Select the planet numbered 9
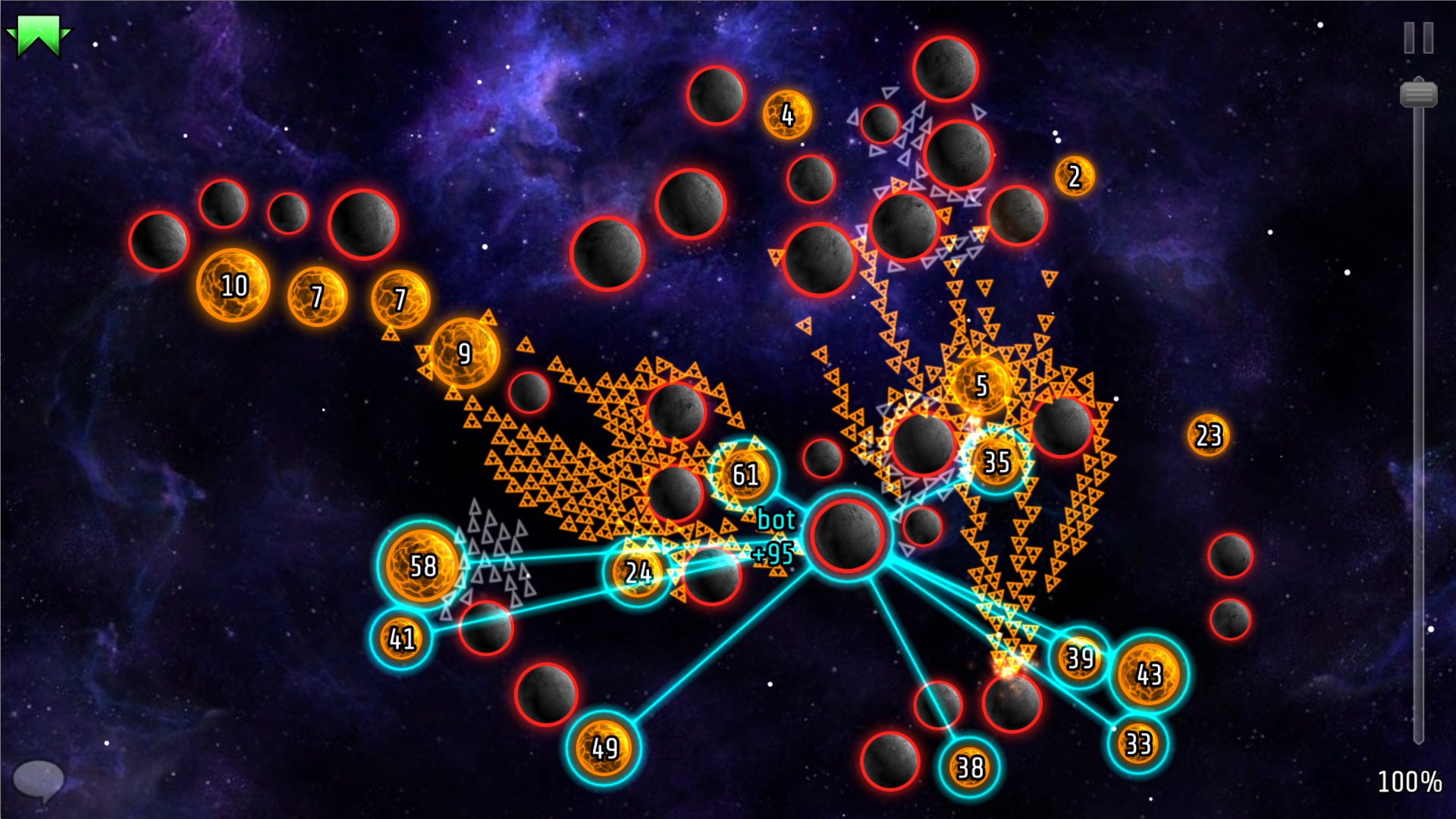The image size is (1456, 819). click(x=464, y=353)
